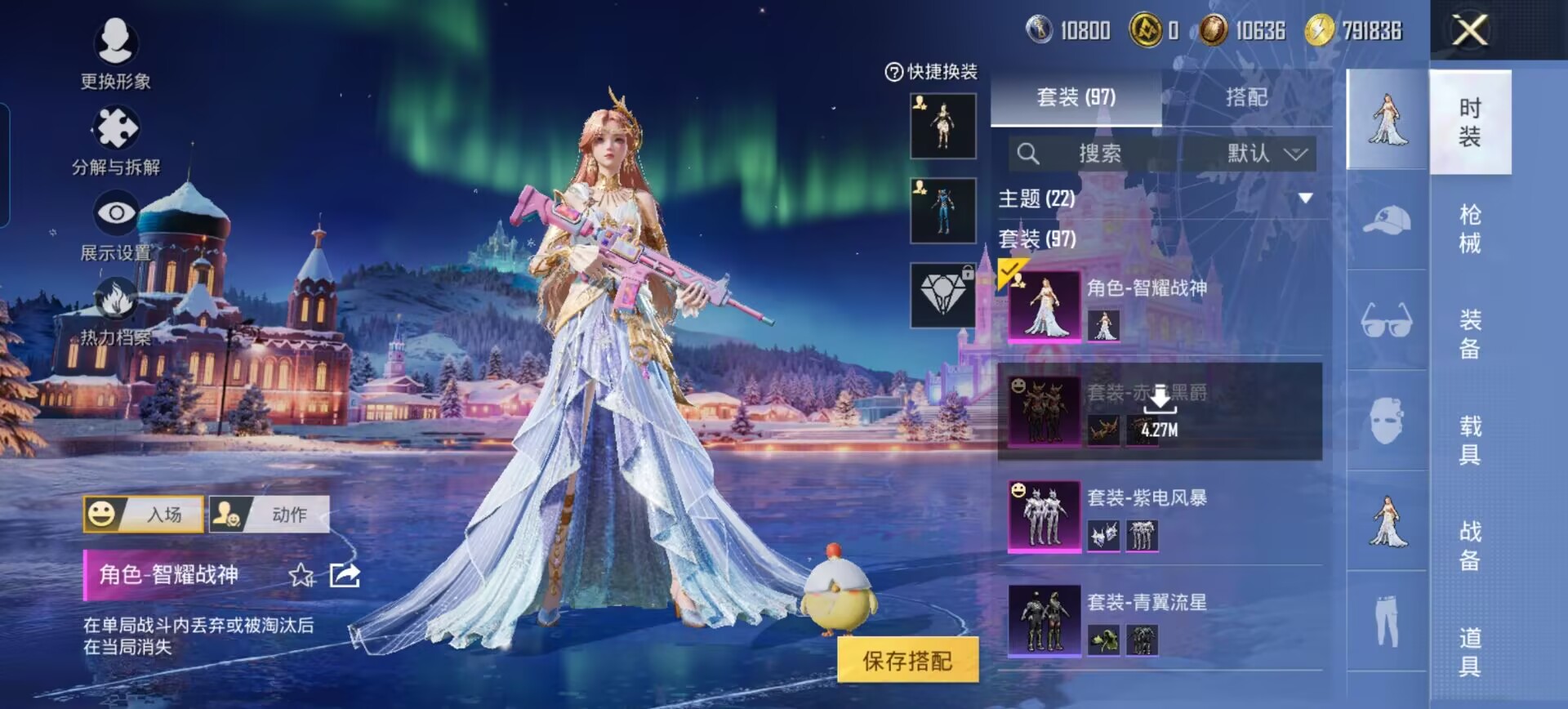
Task: Open 热力档案 flame icon
Action: [116, 310]
